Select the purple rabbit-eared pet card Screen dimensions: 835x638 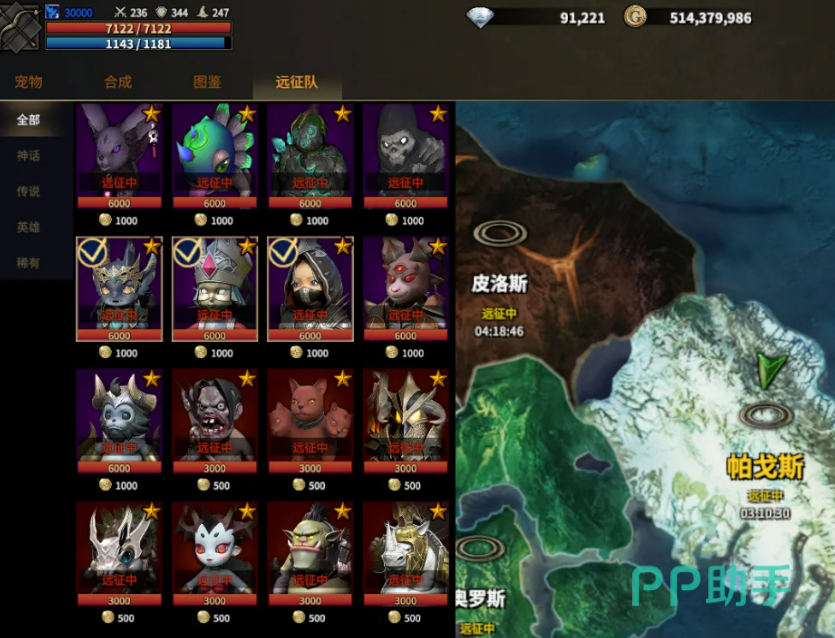(119, 152)
